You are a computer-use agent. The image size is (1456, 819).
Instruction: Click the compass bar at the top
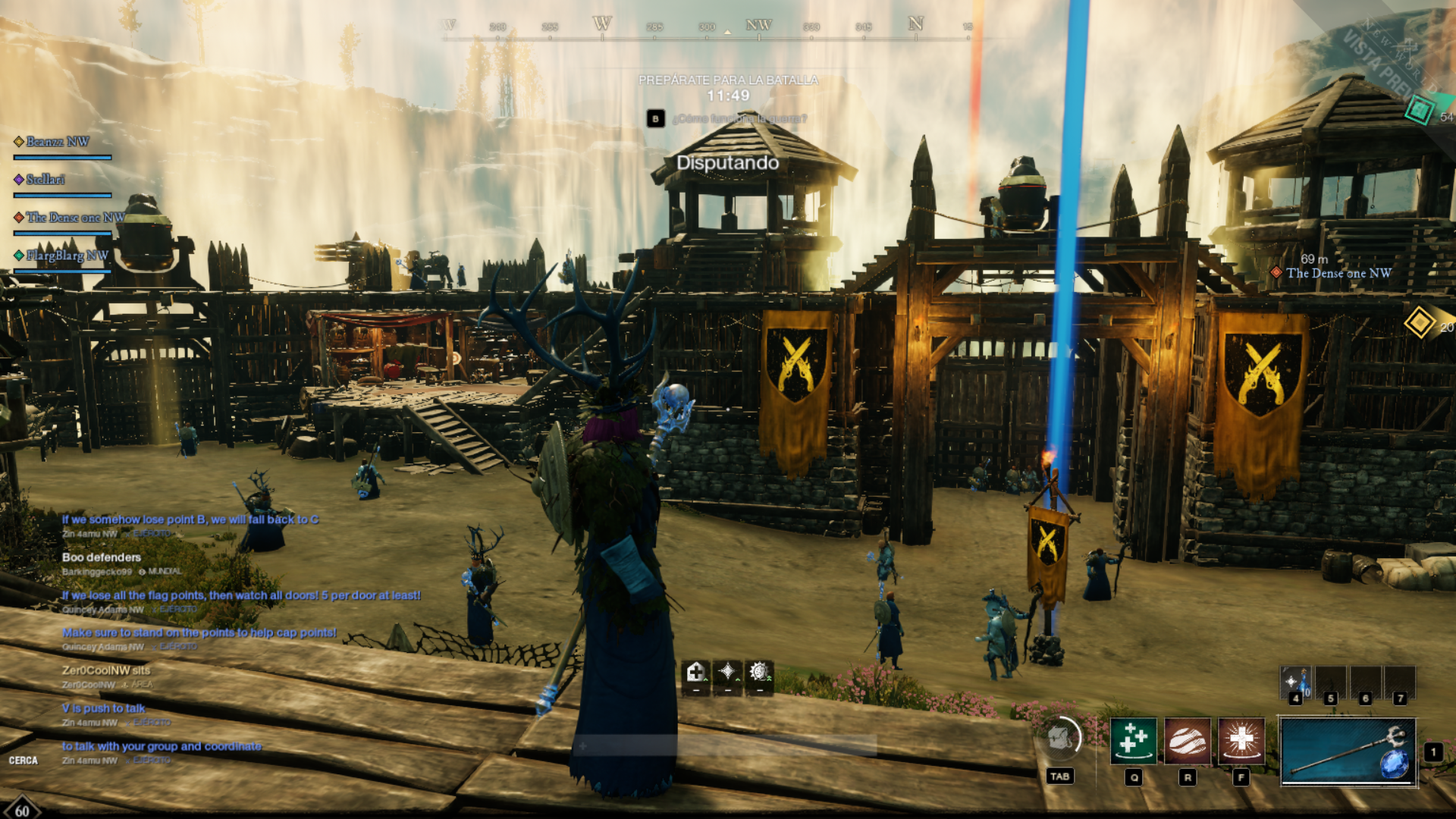click(x=707, y=29)
